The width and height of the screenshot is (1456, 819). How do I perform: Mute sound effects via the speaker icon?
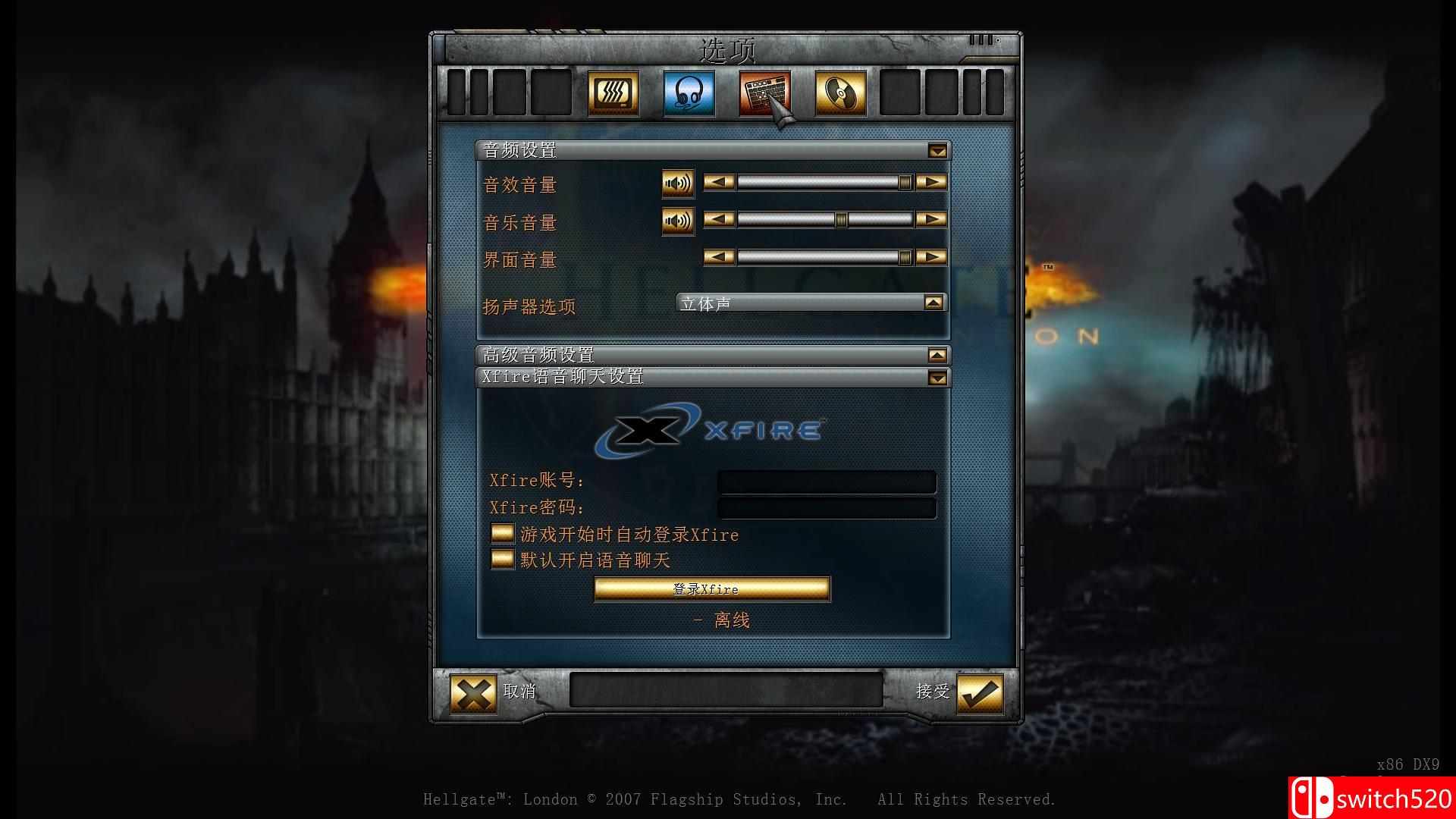tap(677, 183)
